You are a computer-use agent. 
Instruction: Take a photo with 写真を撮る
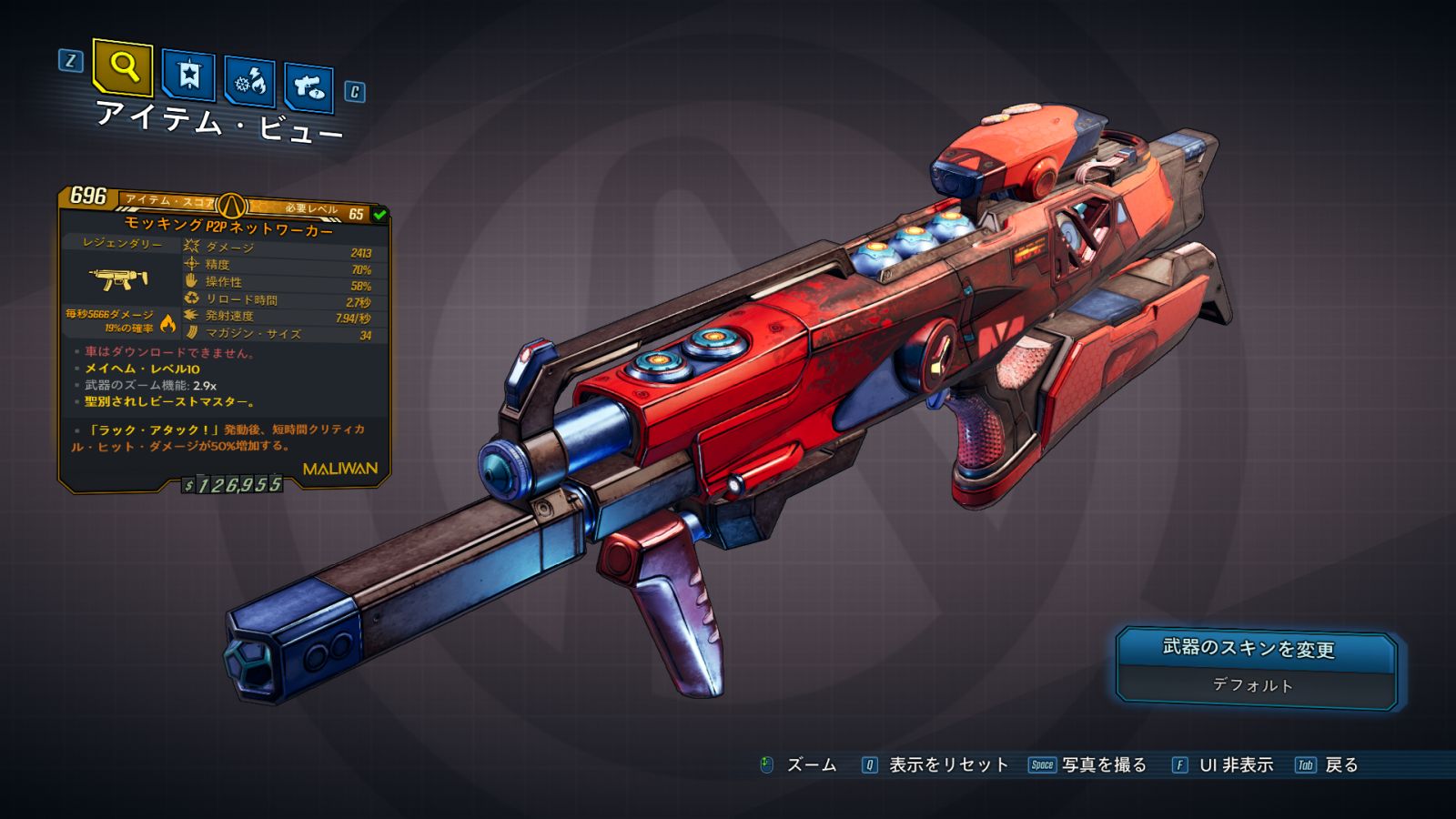point(1103,765)
